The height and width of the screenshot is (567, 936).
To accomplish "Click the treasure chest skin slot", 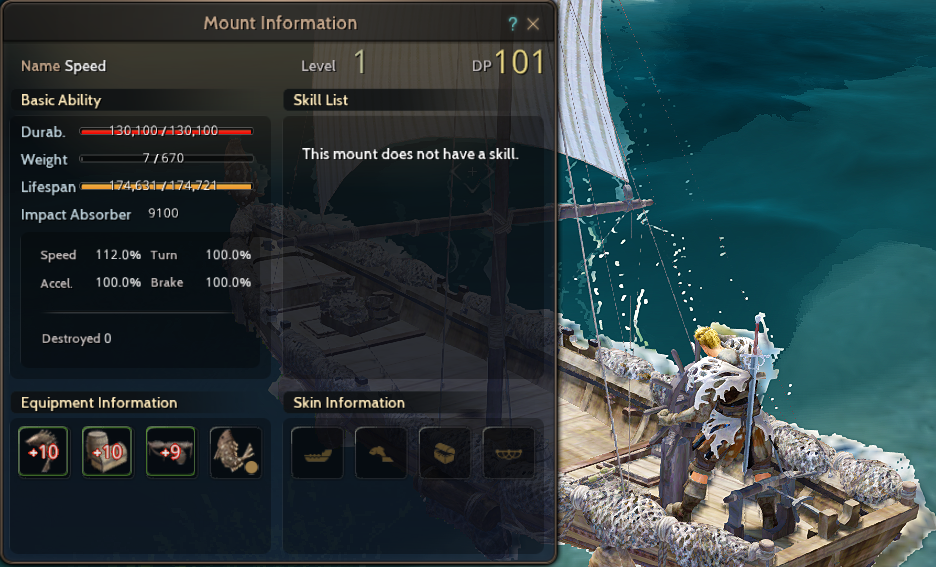I will pyautogui.click(x=445, y=452).
